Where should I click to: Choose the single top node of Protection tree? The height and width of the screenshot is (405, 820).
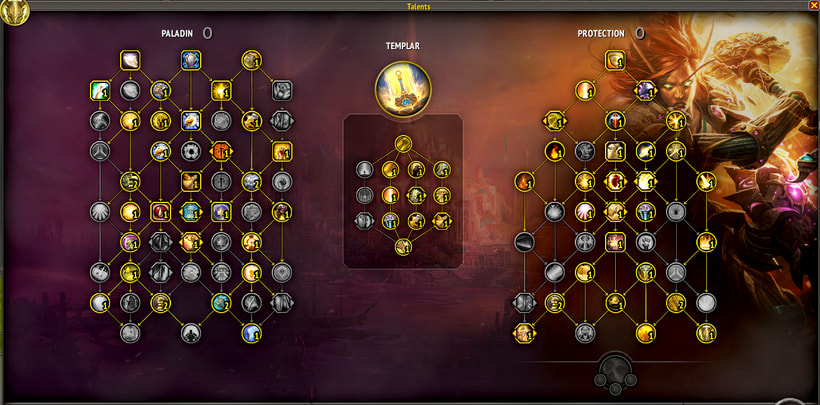615,60
